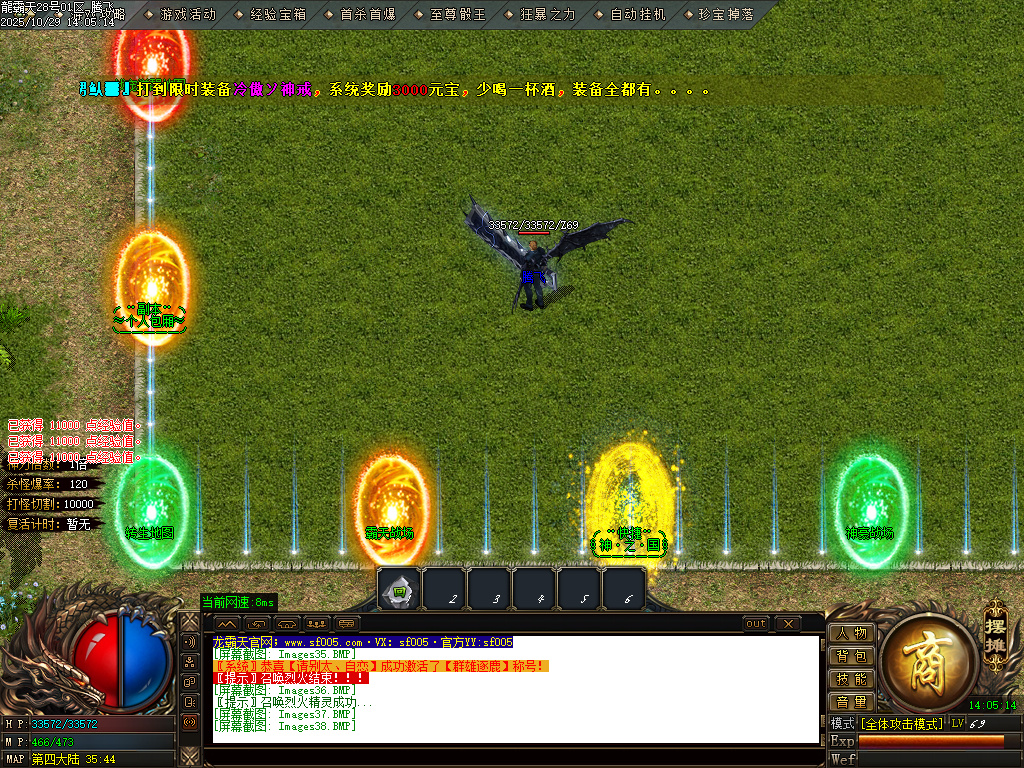The height and width of the screenshot is (768, 1024).
Task: Open the 背包 inventory bag
Action: [851, 656]
